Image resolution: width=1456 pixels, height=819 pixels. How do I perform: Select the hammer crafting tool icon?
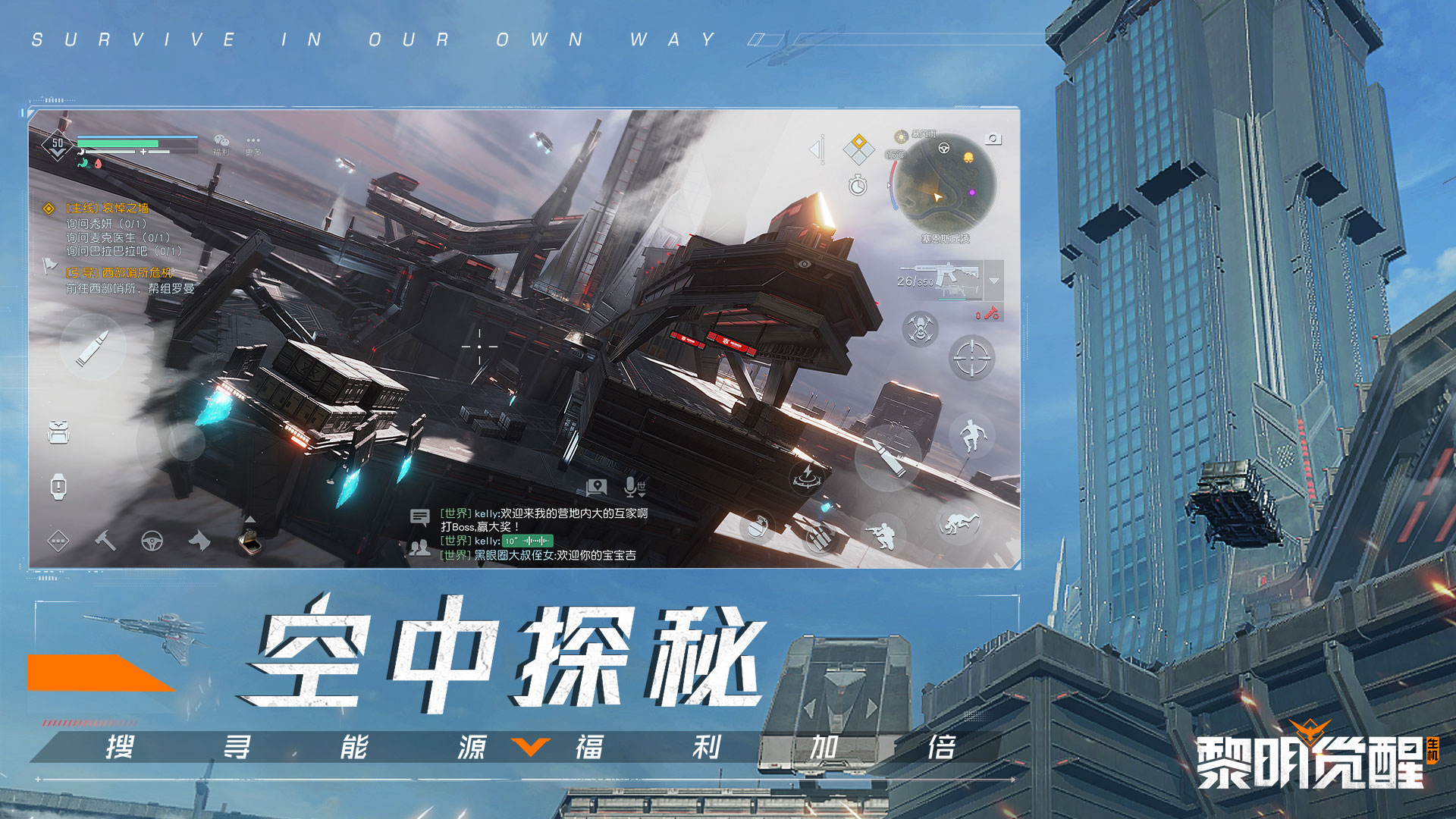click(105, 542)
